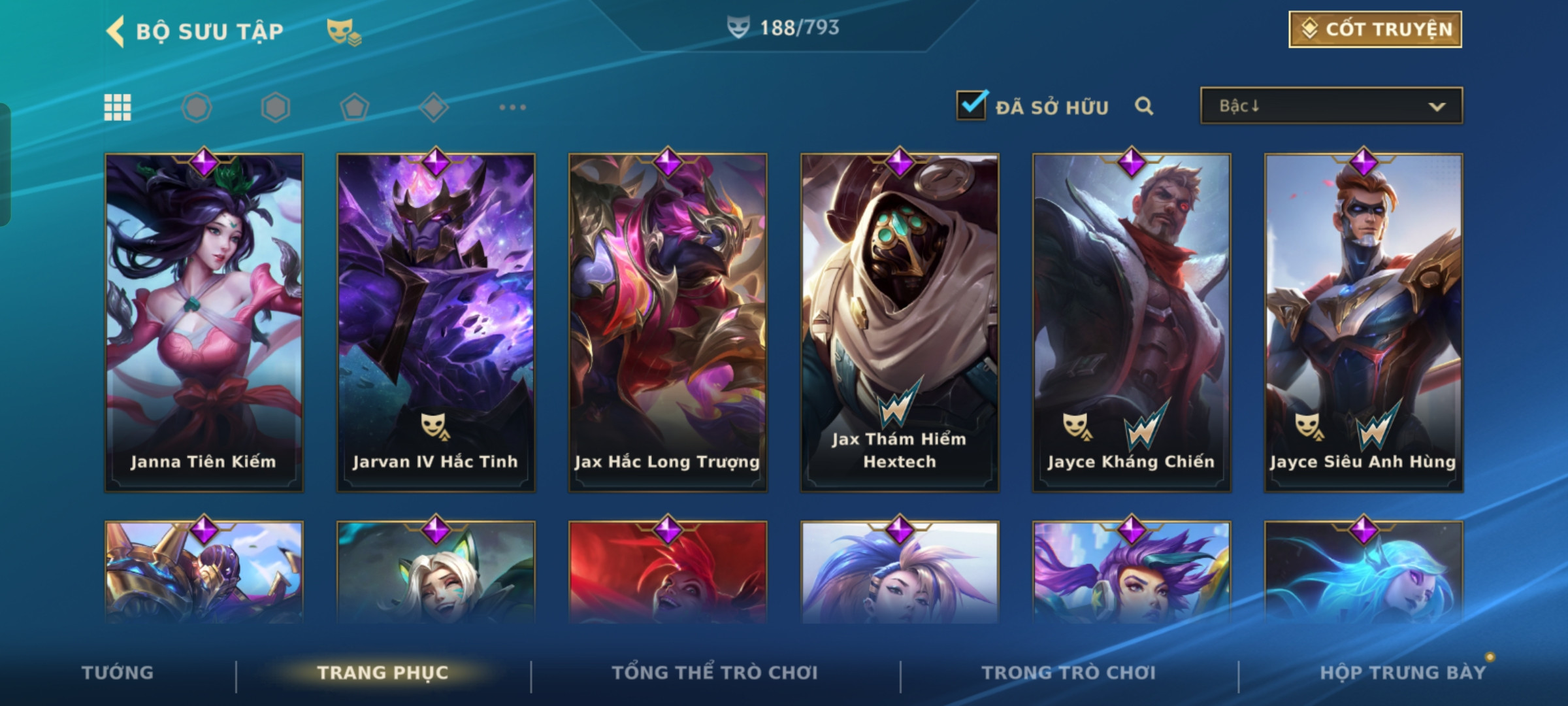Select the grid all-skins filter
Image resolution: width=1568 pixels, height=706 pixels.
(x=118, y=107)
